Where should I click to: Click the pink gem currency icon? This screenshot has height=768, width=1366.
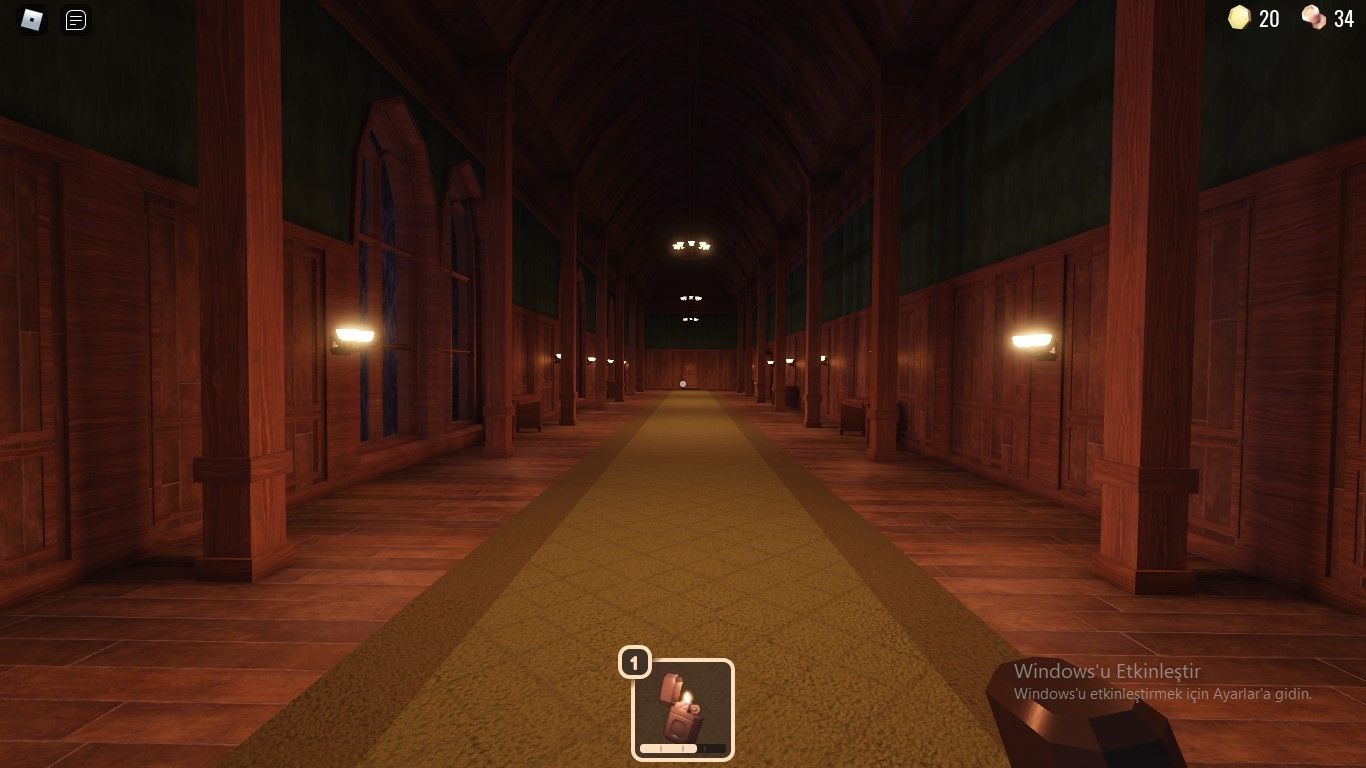pos(1313,18)
